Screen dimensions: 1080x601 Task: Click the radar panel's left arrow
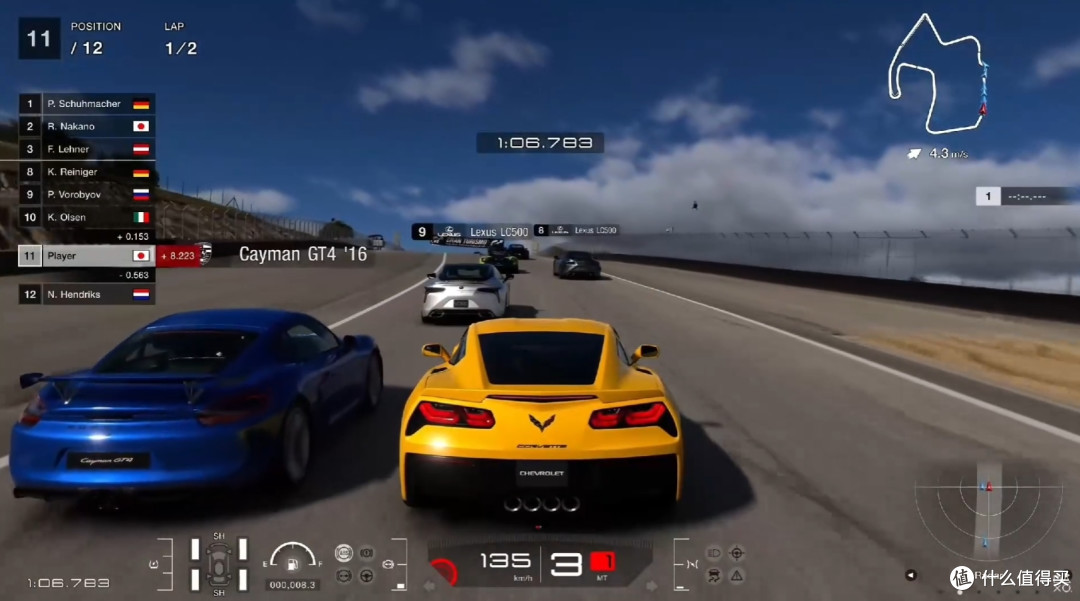point(910,575)
